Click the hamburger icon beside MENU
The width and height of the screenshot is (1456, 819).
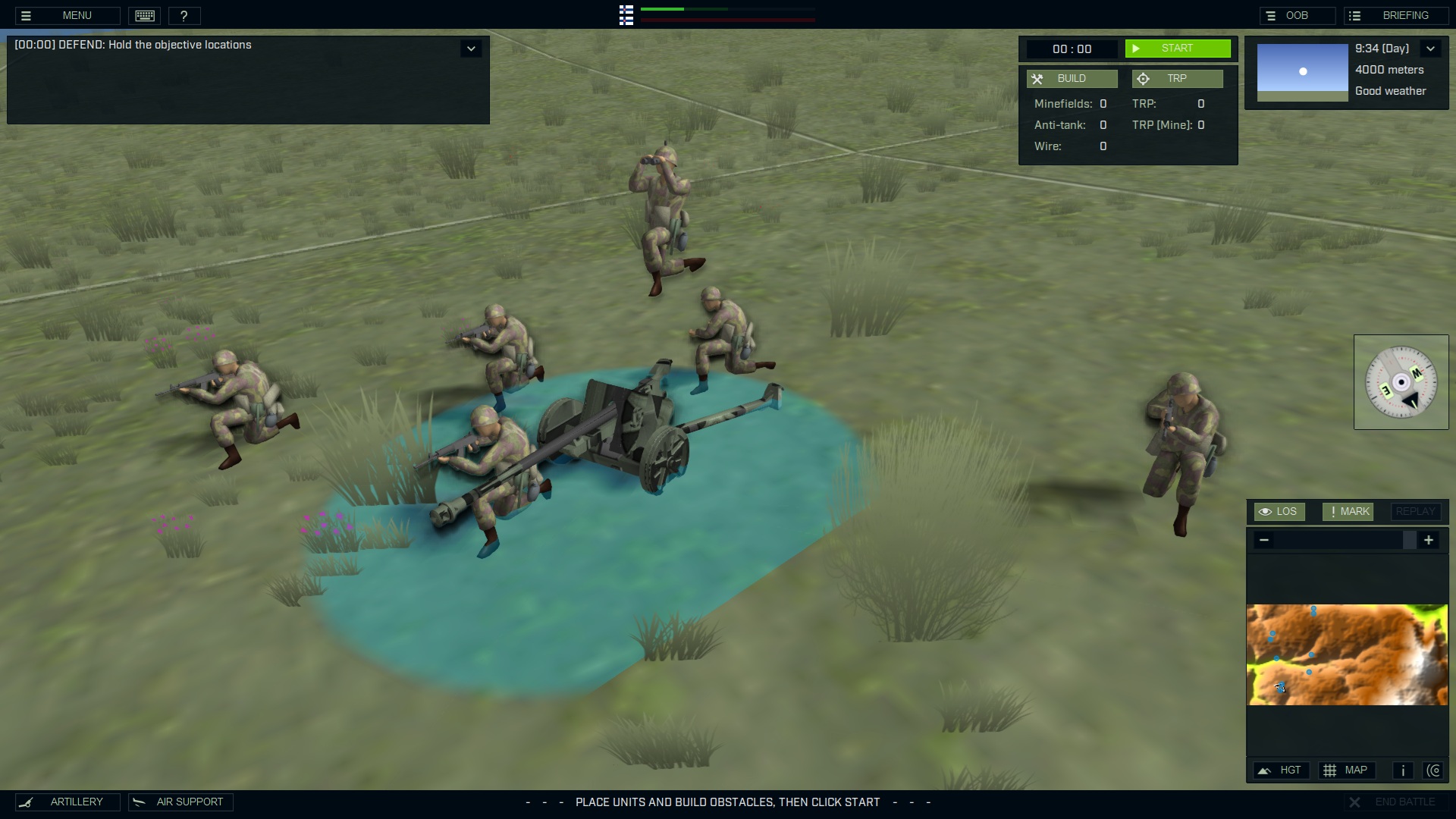click(x=26, y=15)
